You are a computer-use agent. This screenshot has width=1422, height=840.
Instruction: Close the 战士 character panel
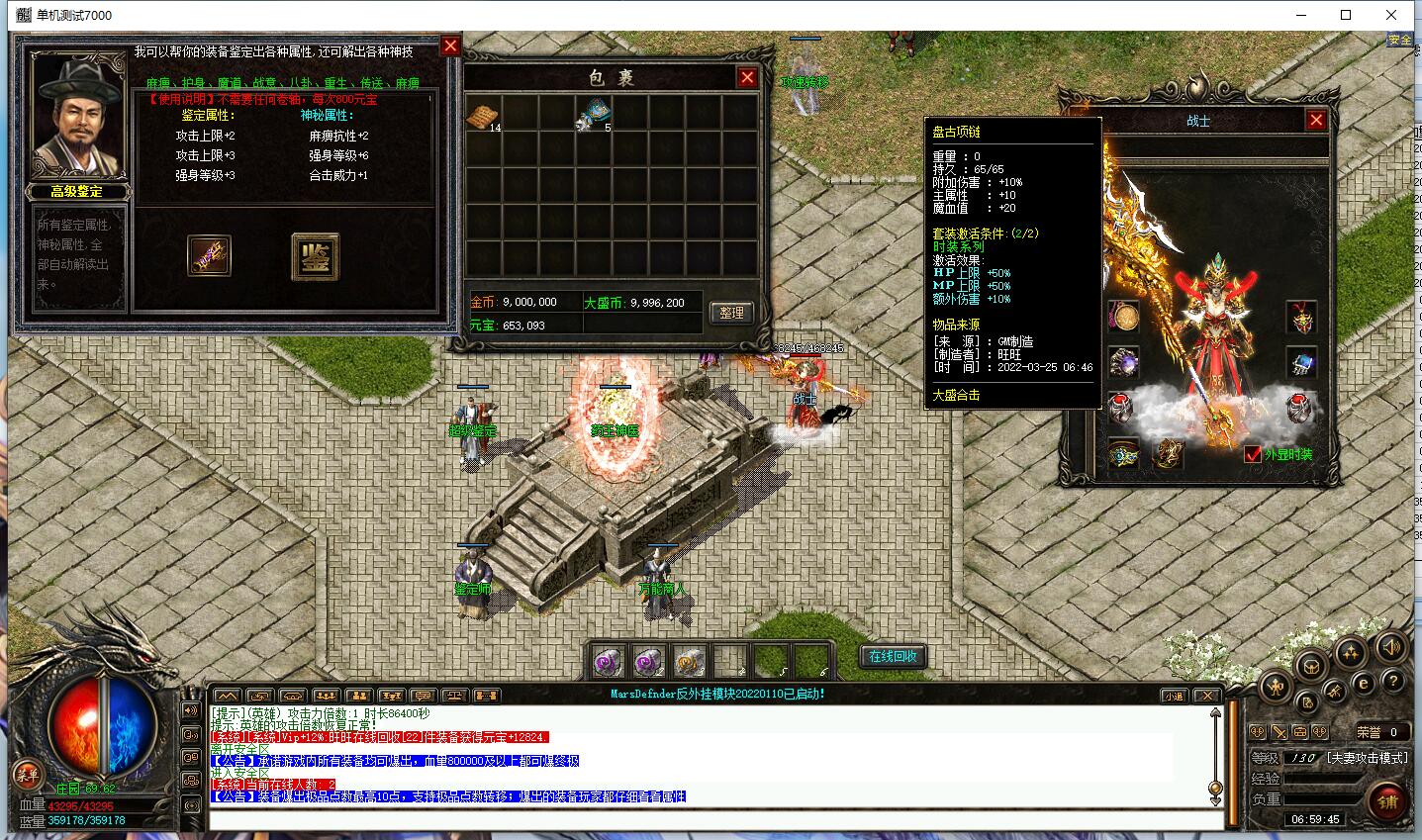(x=1315, y=120)
